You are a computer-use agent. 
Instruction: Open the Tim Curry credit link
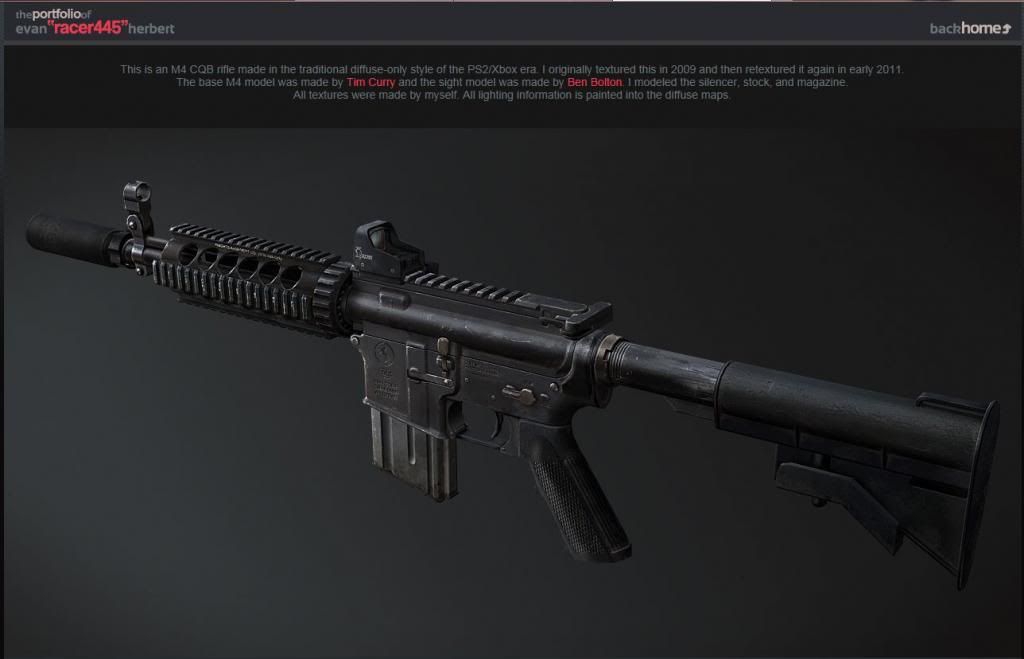pos(371,82)
